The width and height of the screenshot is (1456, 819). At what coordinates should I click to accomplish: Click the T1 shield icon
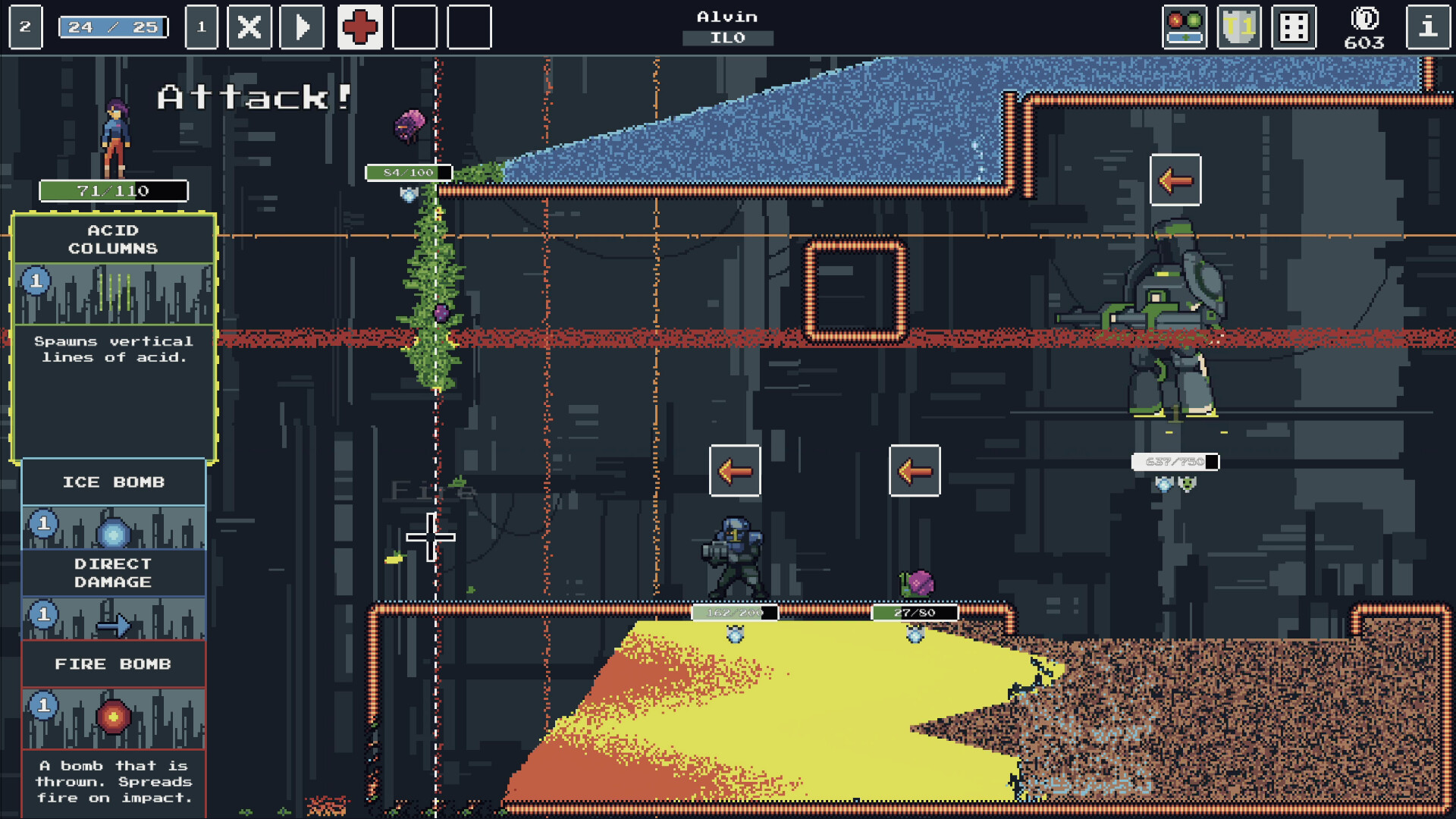pyautogui.click(x=1239, y=27)
